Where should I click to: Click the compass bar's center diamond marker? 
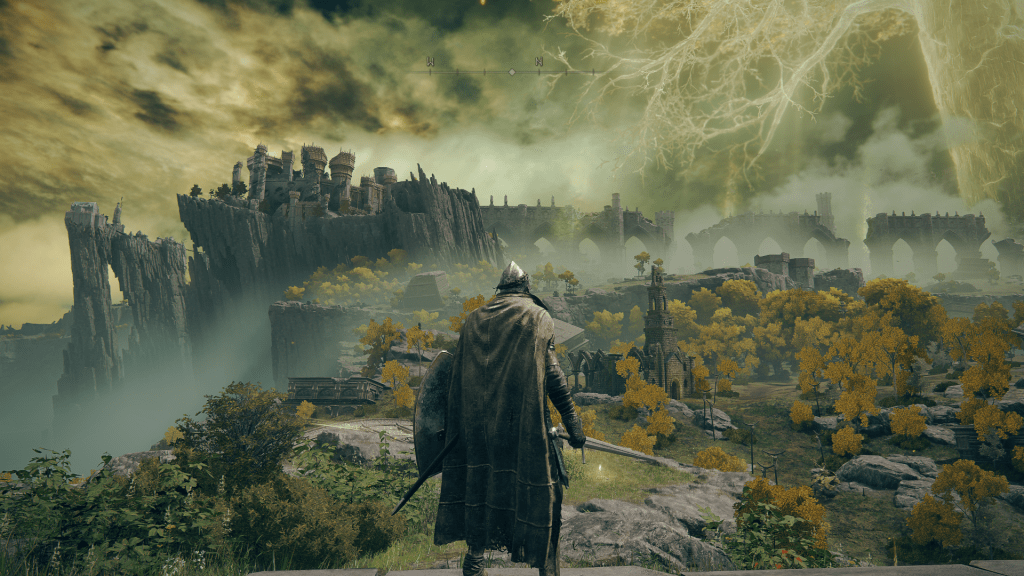512,72
